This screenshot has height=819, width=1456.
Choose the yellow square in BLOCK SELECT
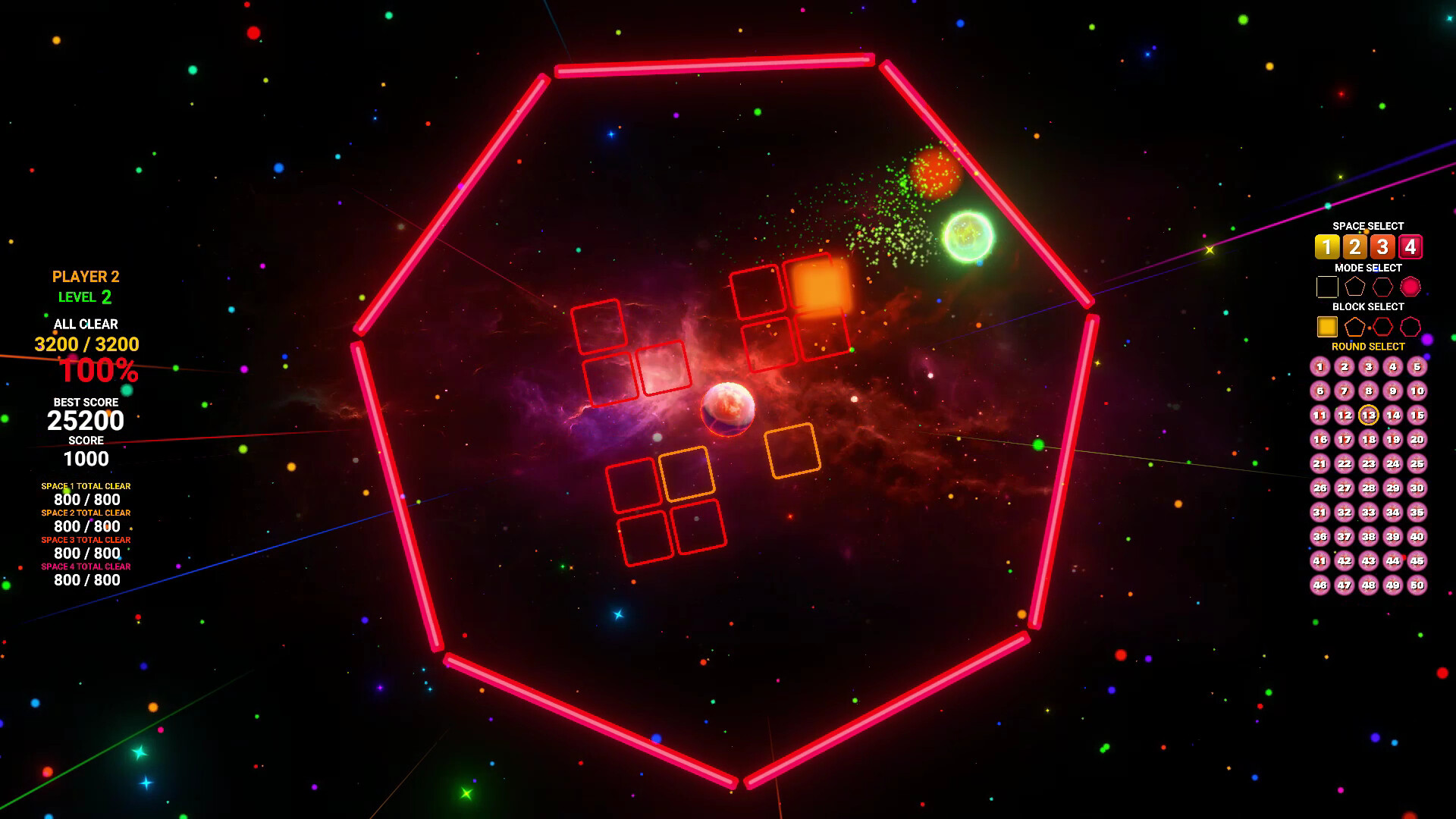[1328, 326]
